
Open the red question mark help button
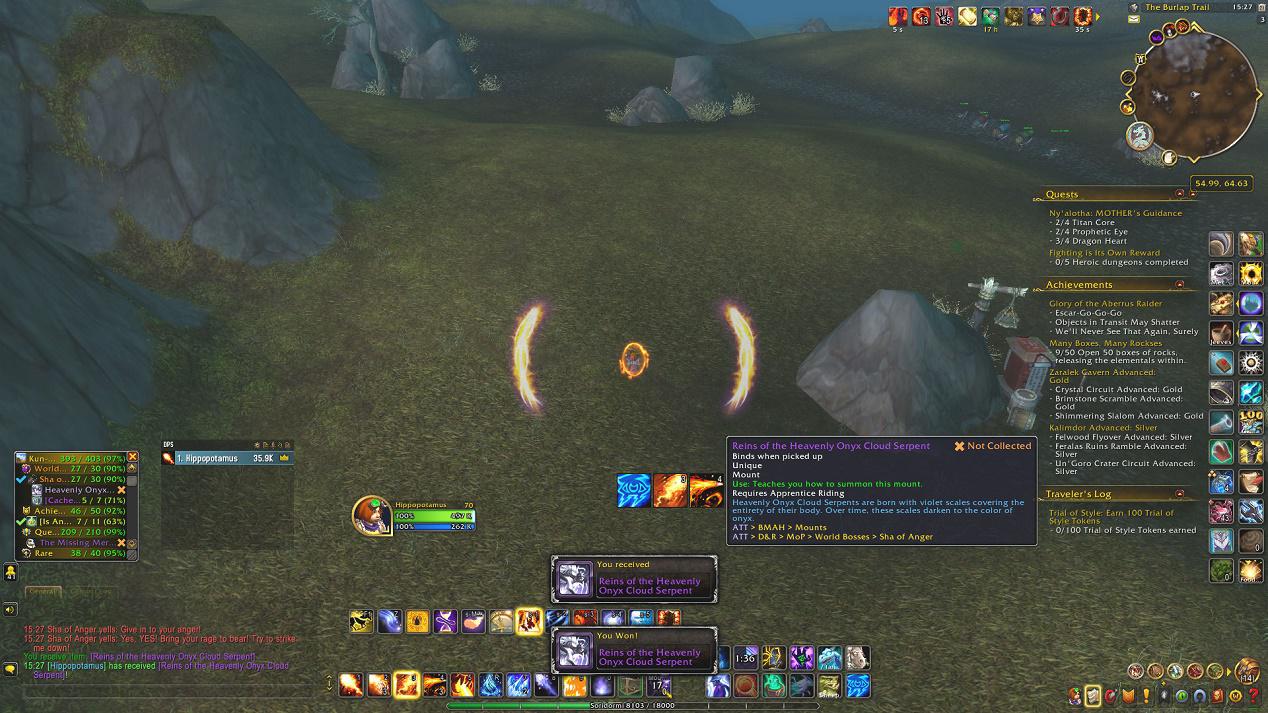[1254, 696]
